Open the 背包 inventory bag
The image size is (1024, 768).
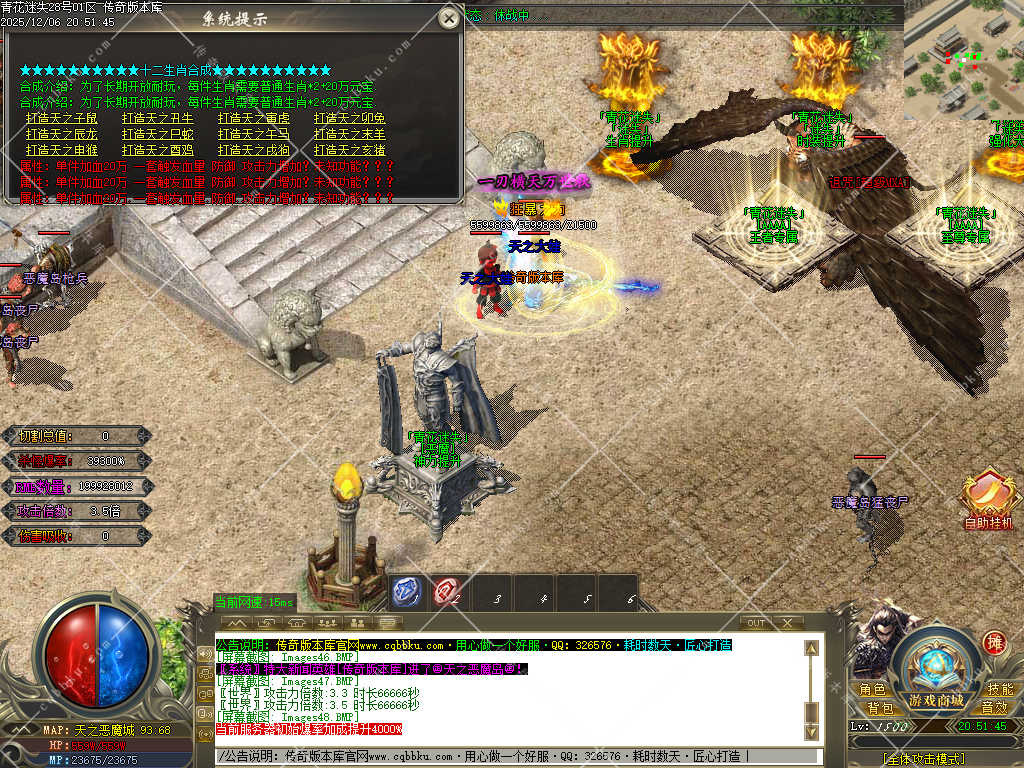(880, 708)
